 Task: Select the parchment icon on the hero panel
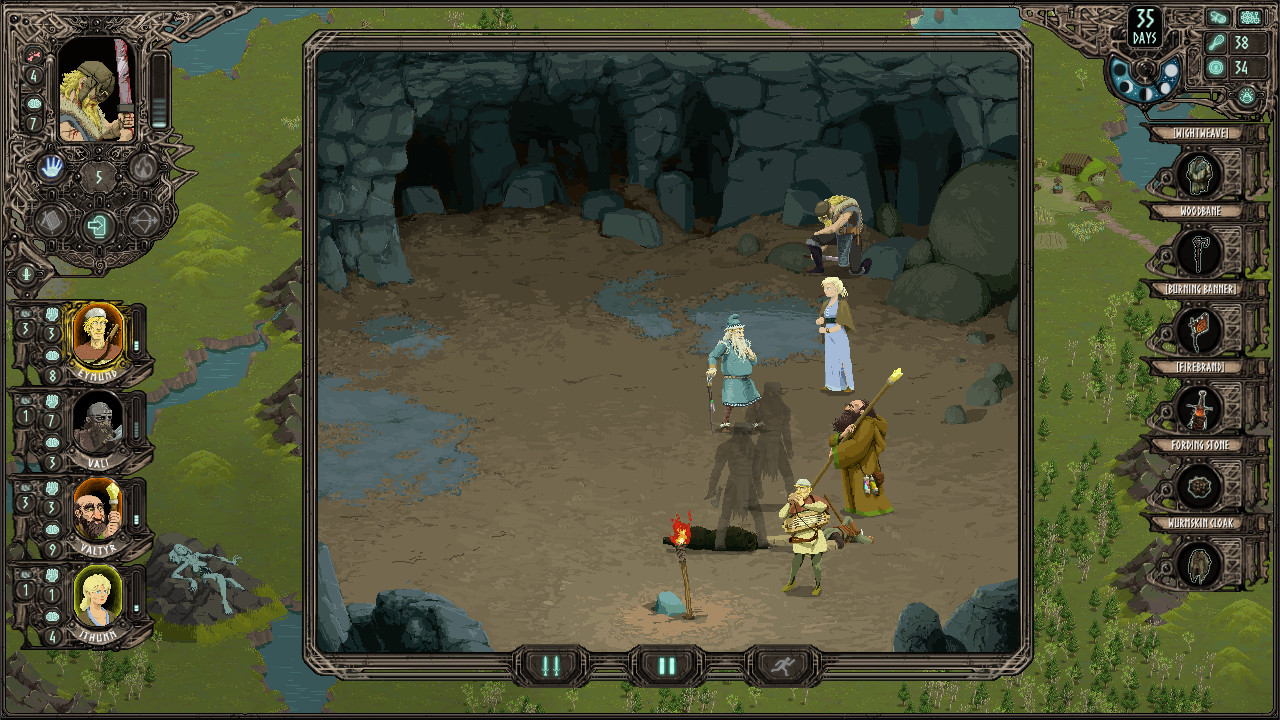[x=50, y=222]
